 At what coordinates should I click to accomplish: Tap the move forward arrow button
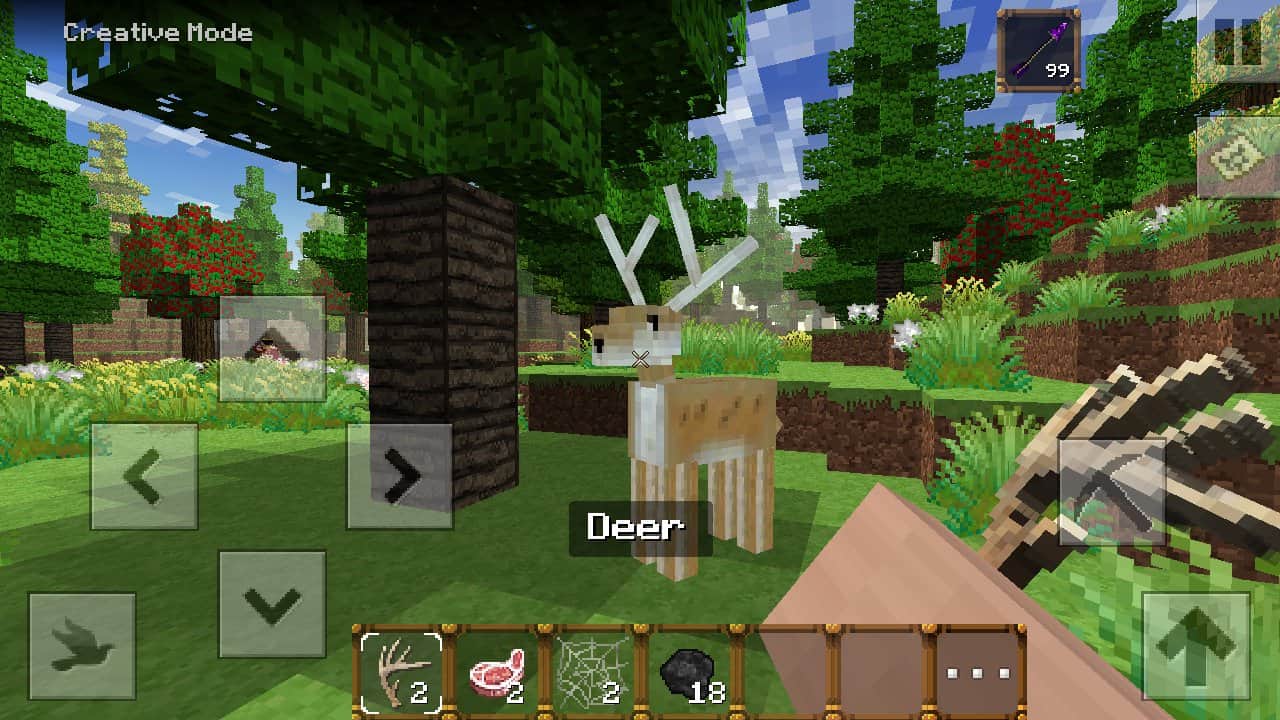pos(272,348)
